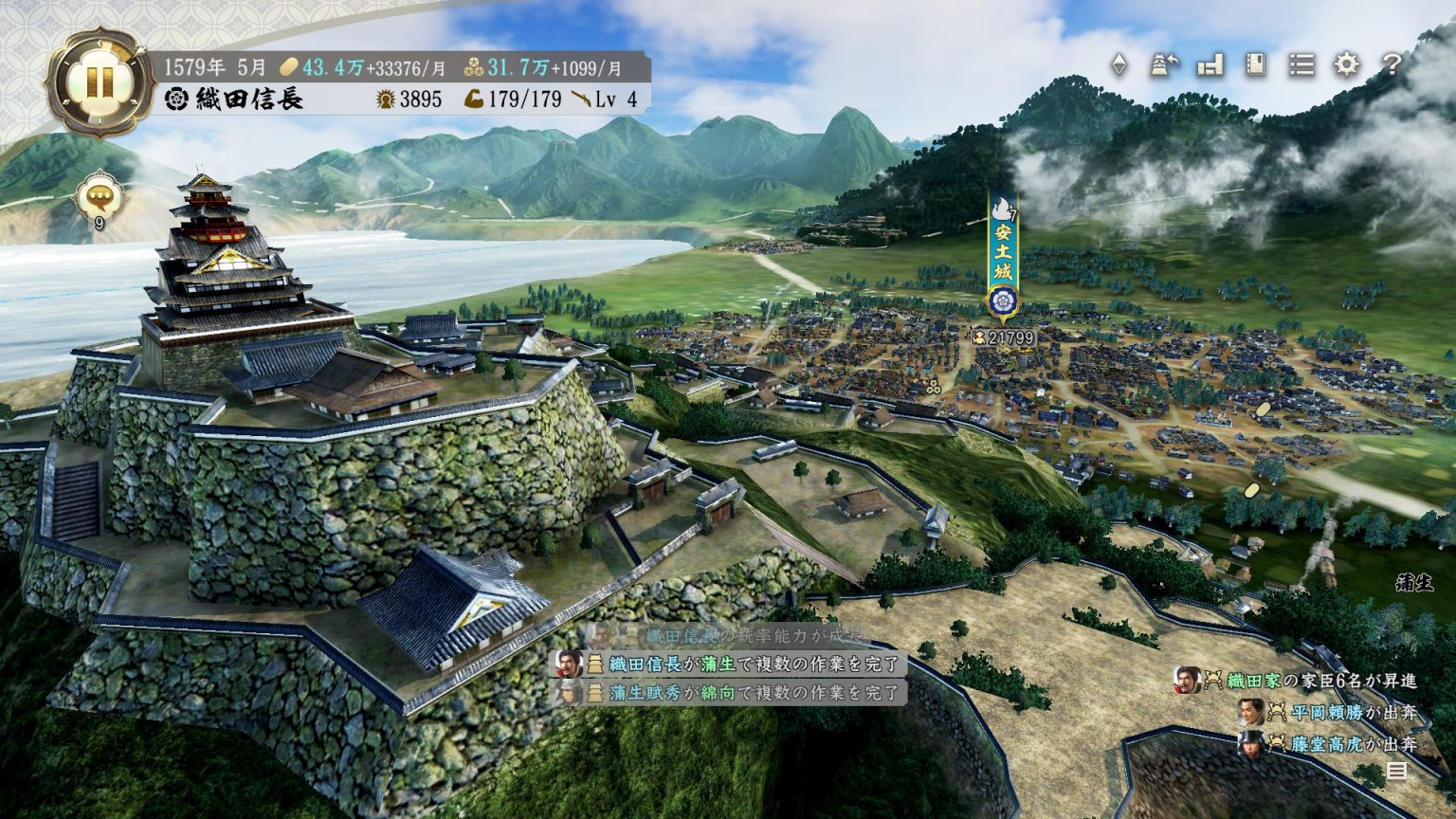
Task: Open the Gamo Katahide Watamuki work-completed notification
Action: [739, 693]
